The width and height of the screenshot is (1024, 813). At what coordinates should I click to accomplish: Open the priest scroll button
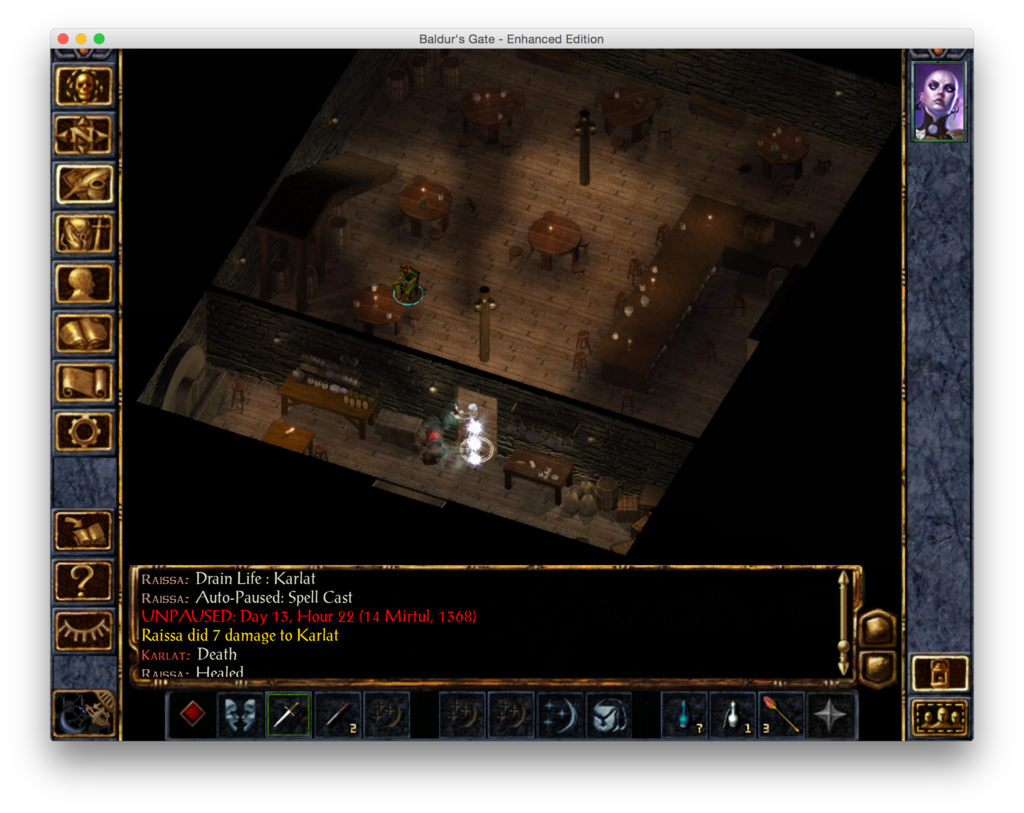coord(84,382)
